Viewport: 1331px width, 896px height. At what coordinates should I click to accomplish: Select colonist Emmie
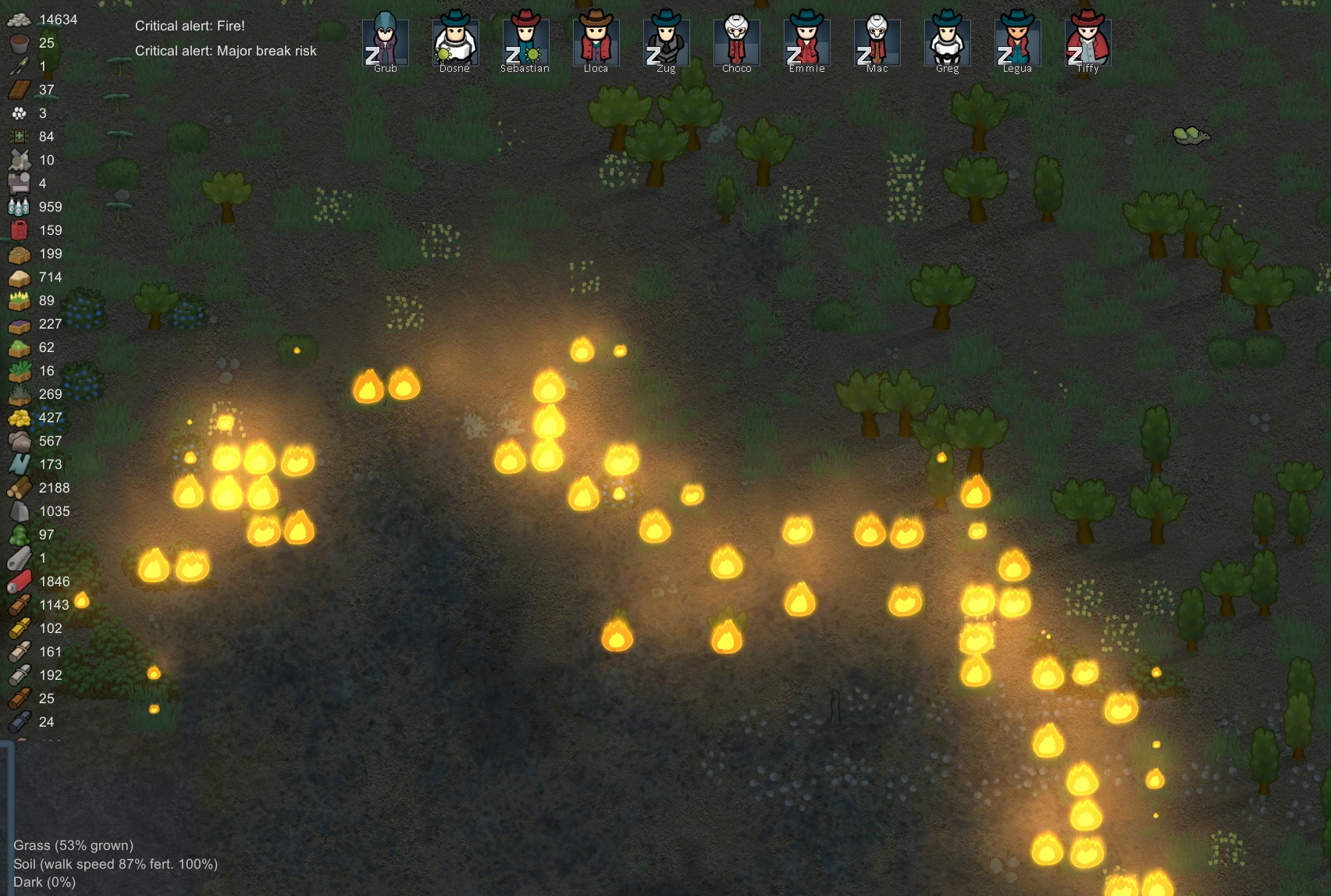coord(806,41)
